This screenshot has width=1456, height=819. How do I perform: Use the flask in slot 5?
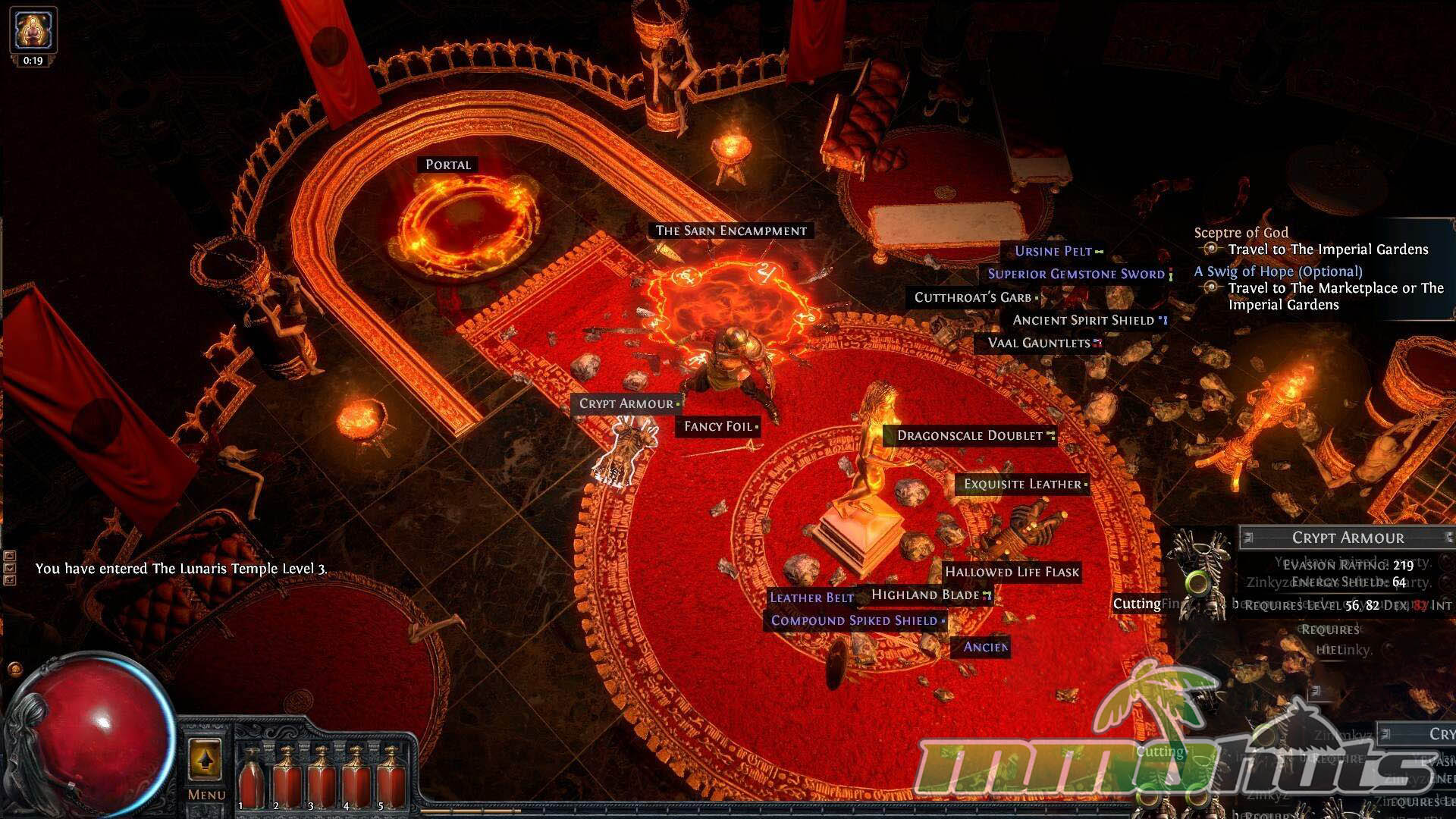pos(391,777)
